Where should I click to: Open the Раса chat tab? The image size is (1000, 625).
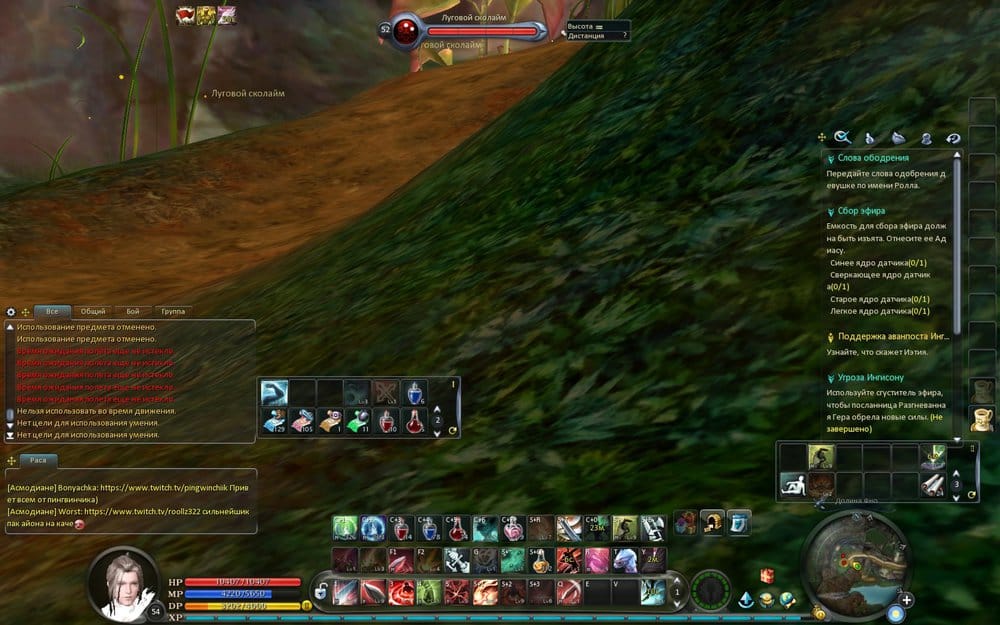tap(39, 460)
